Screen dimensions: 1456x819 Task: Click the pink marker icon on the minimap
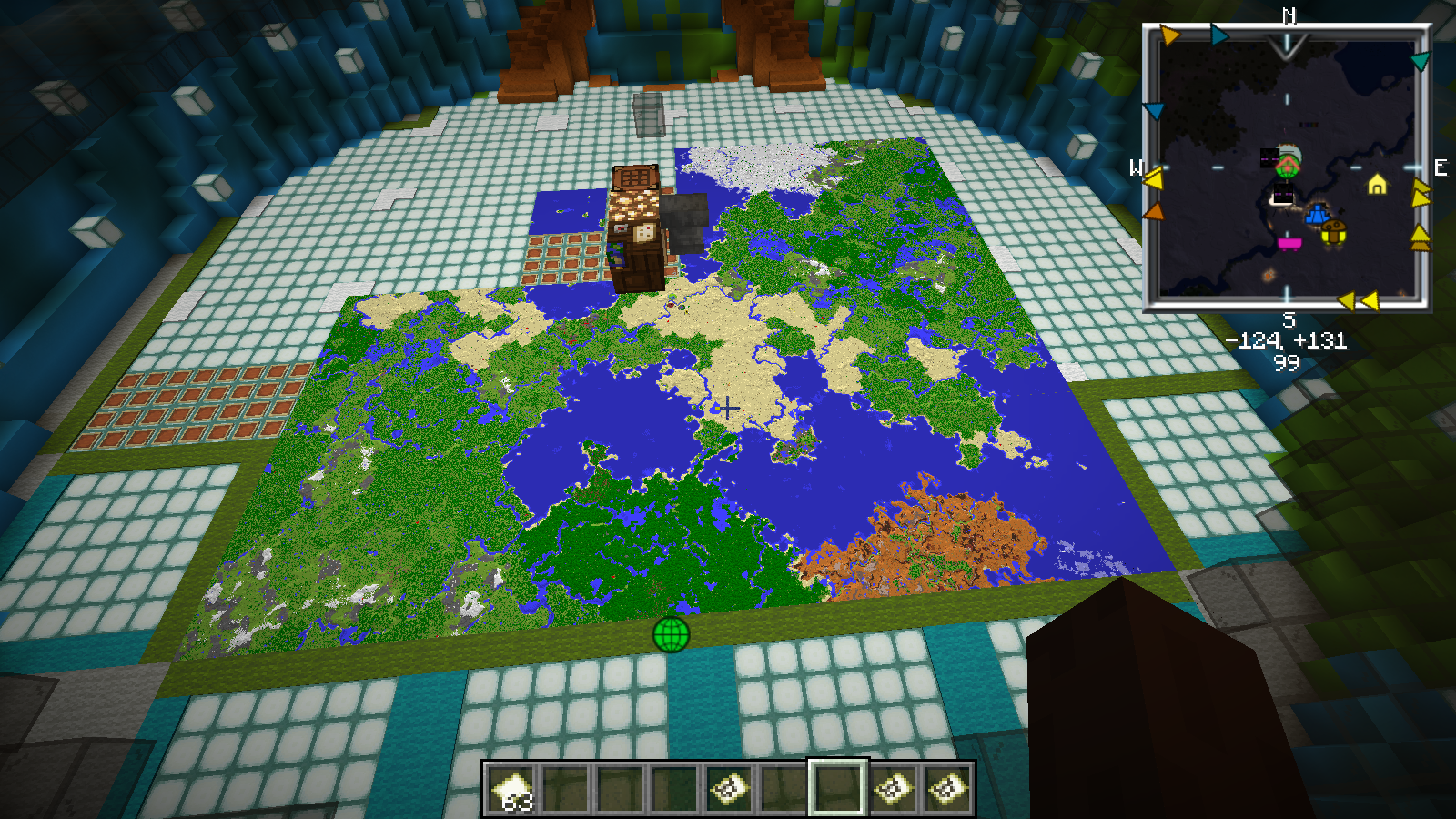(1289, 242)
